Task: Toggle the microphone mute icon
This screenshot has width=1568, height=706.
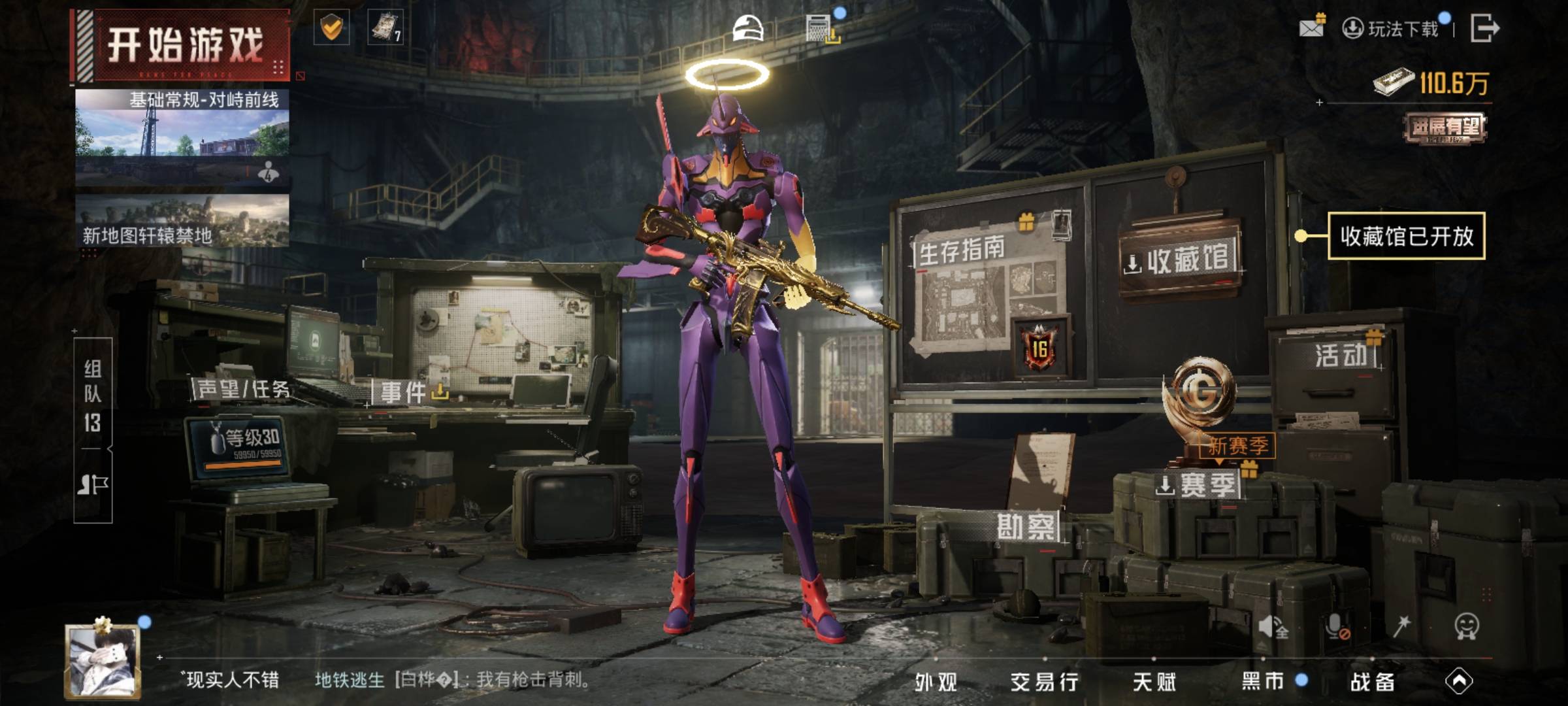Action: coord(1336,626)
